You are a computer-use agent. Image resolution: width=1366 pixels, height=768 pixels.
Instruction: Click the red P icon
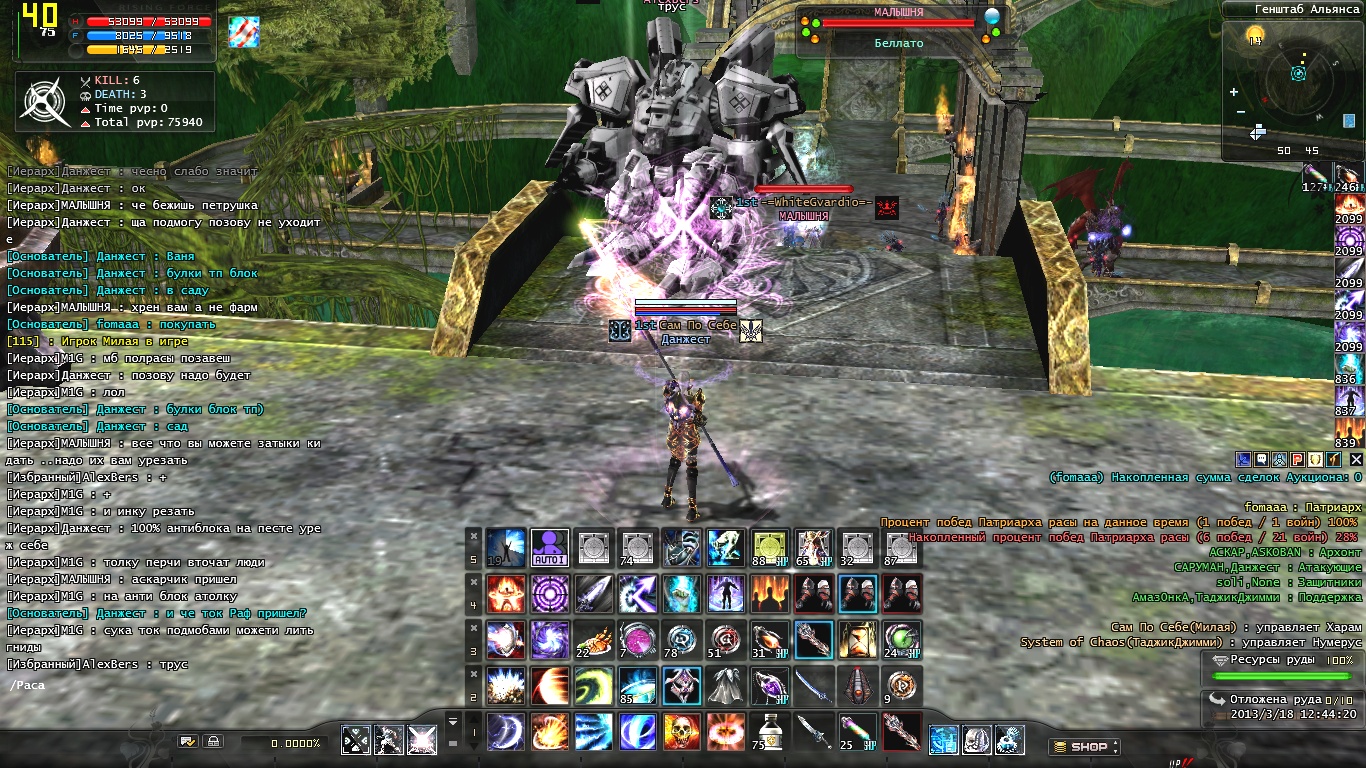(x=1297, y=459)
